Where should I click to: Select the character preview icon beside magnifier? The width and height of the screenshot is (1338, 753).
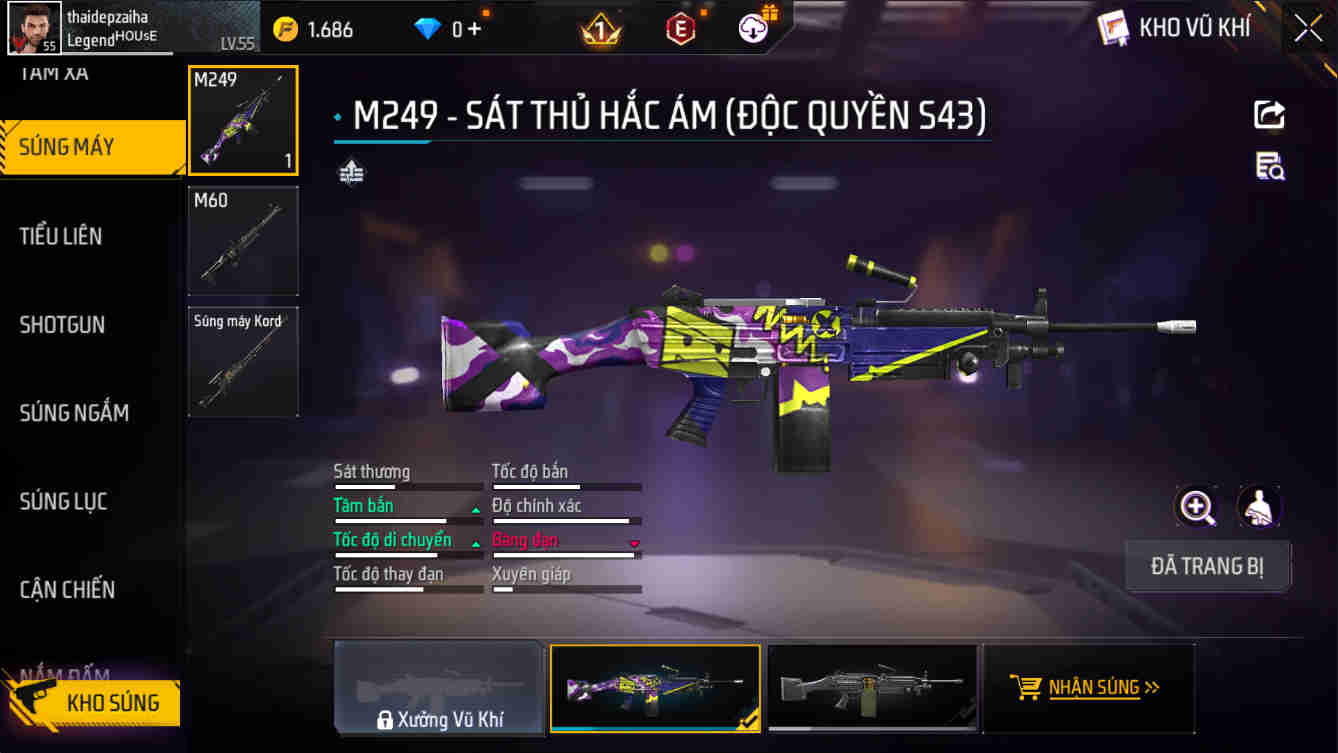click(1258, 508)
